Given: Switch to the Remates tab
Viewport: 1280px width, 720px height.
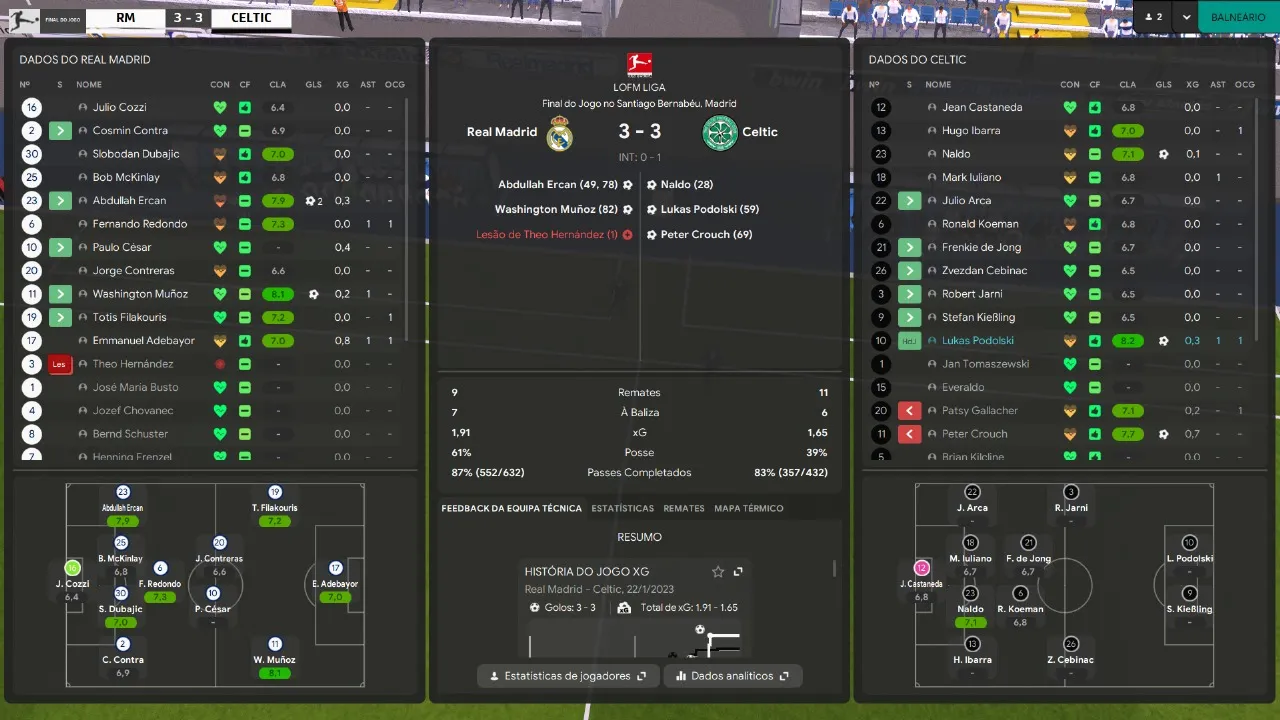Looking at the screenshot, I should coord(684,508).
